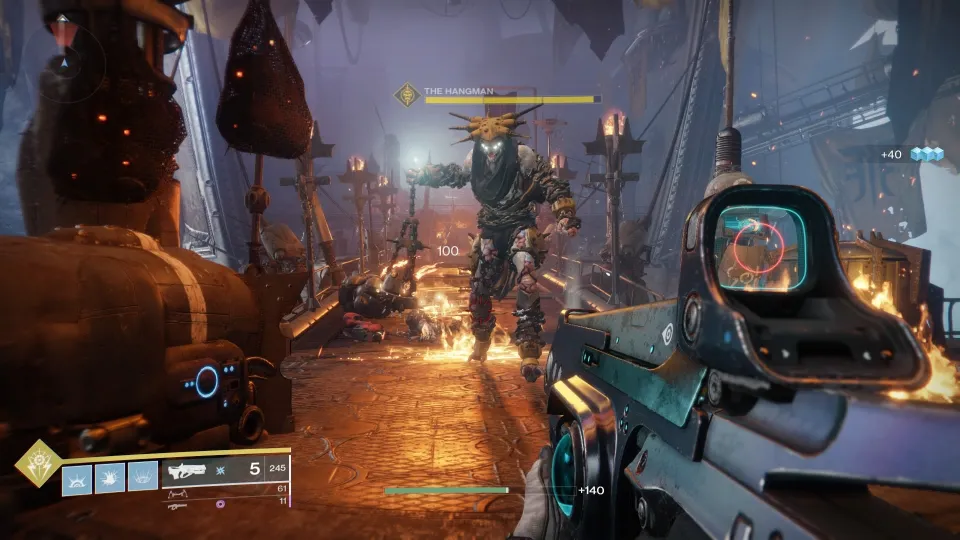Select the grenade ability icon with half-sun
This screenshot has height=540, width=960.
coord(77,480)
